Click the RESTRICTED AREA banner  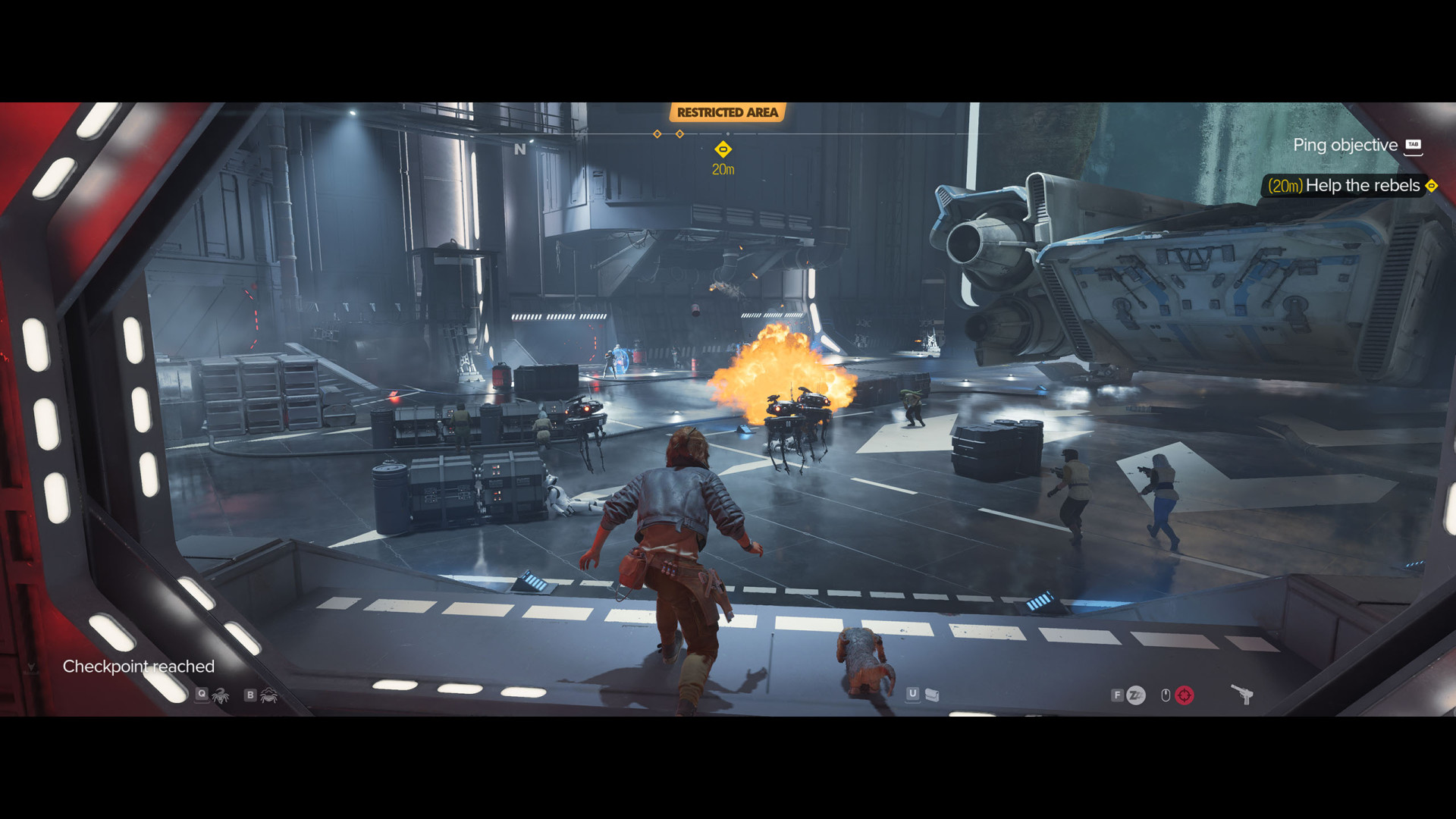click(727, 112)
